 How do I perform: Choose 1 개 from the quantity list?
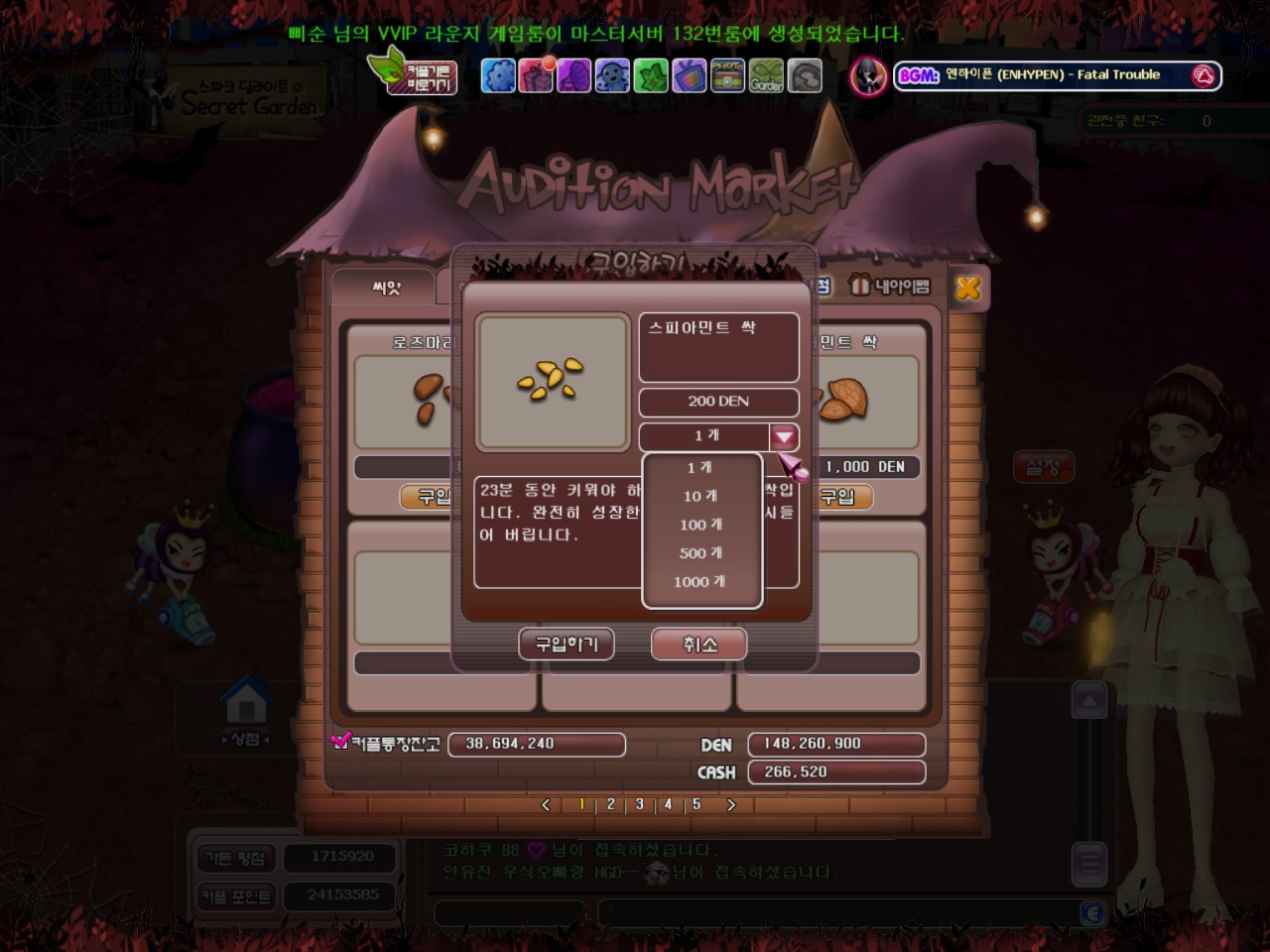700,467
